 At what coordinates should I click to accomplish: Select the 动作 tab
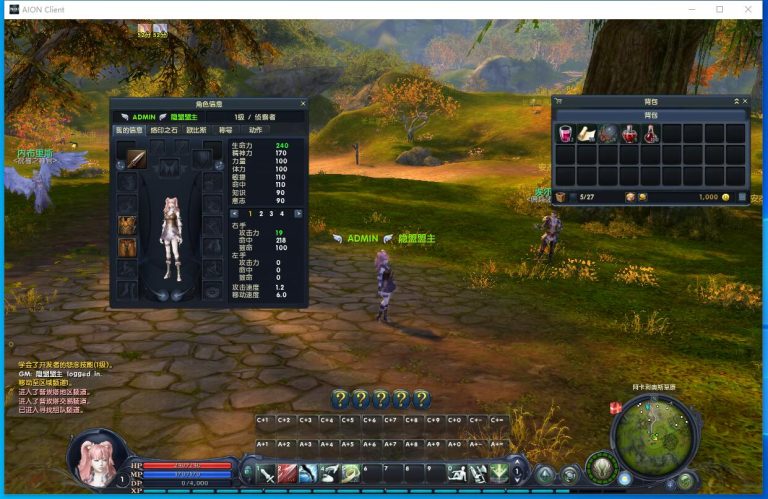pyautogui.click(x=256, y=130)
